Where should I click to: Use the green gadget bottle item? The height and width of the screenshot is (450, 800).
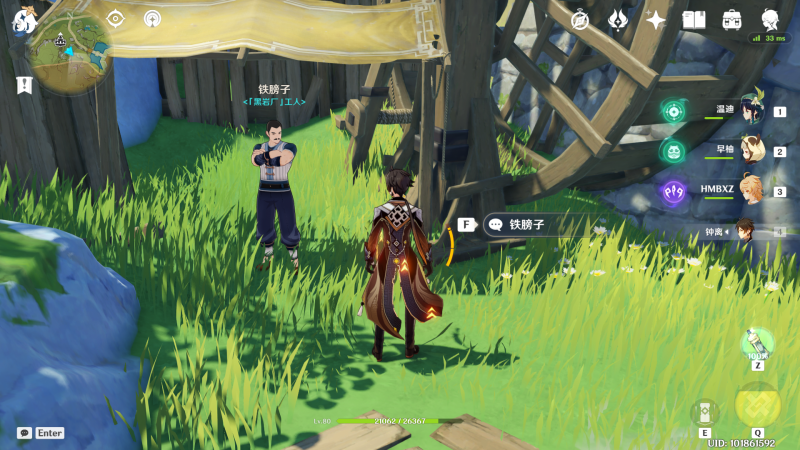(757, 345)
